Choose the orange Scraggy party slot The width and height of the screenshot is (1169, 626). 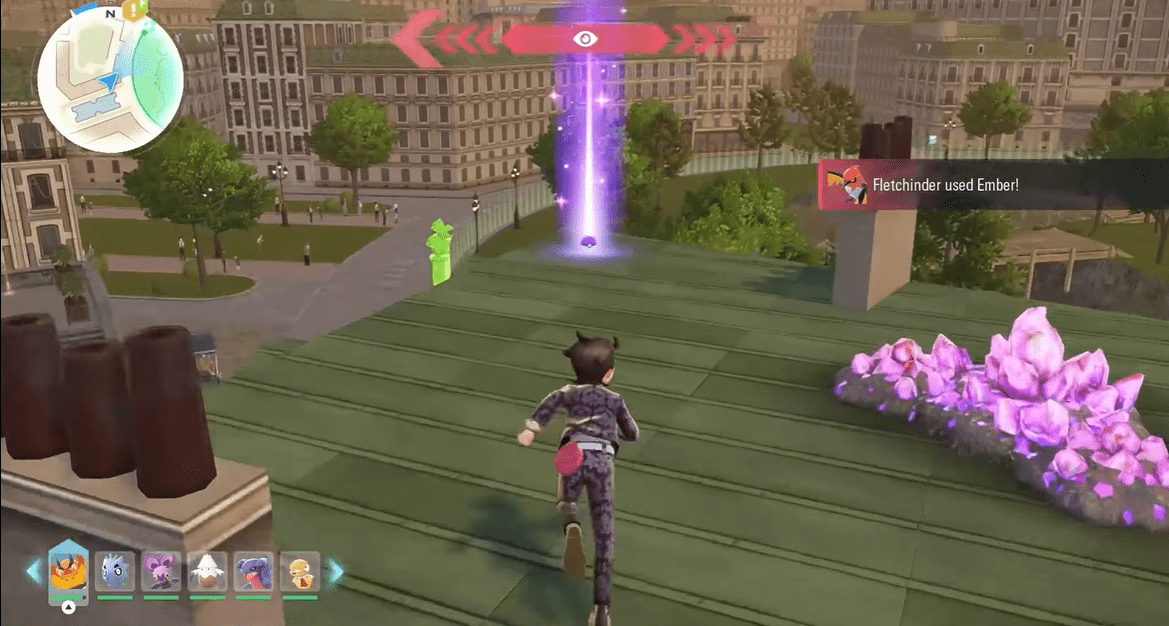pyautogui.click(x=299, y=572)
